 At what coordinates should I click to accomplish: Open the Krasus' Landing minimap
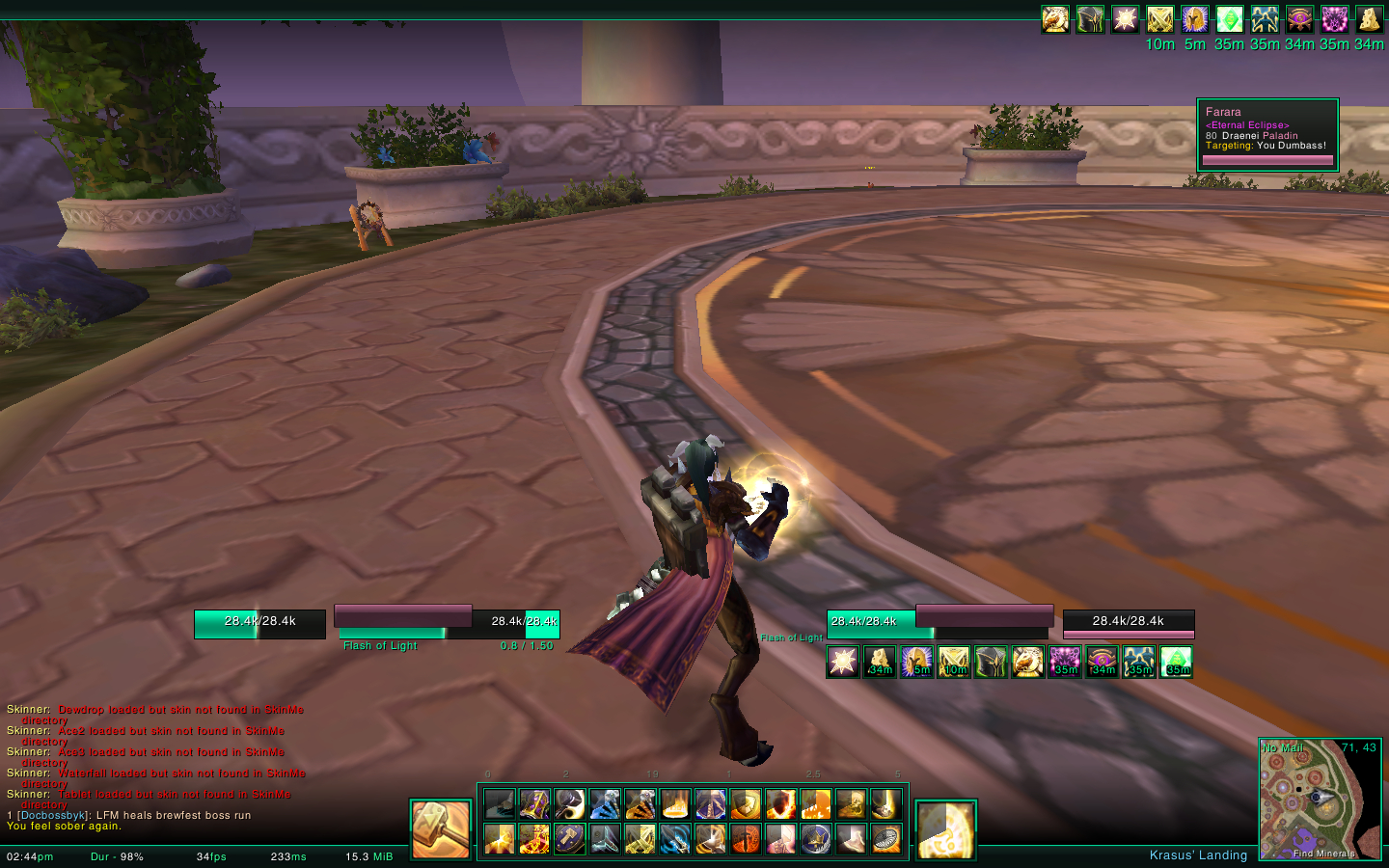(x=1319, y=799)
